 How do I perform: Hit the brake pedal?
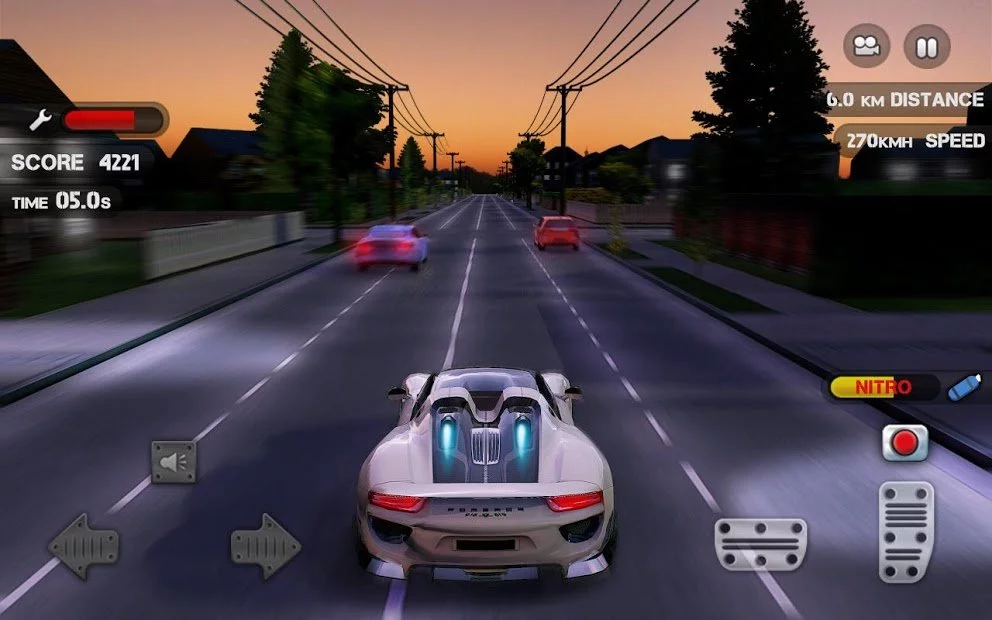[x=760, y=544]
